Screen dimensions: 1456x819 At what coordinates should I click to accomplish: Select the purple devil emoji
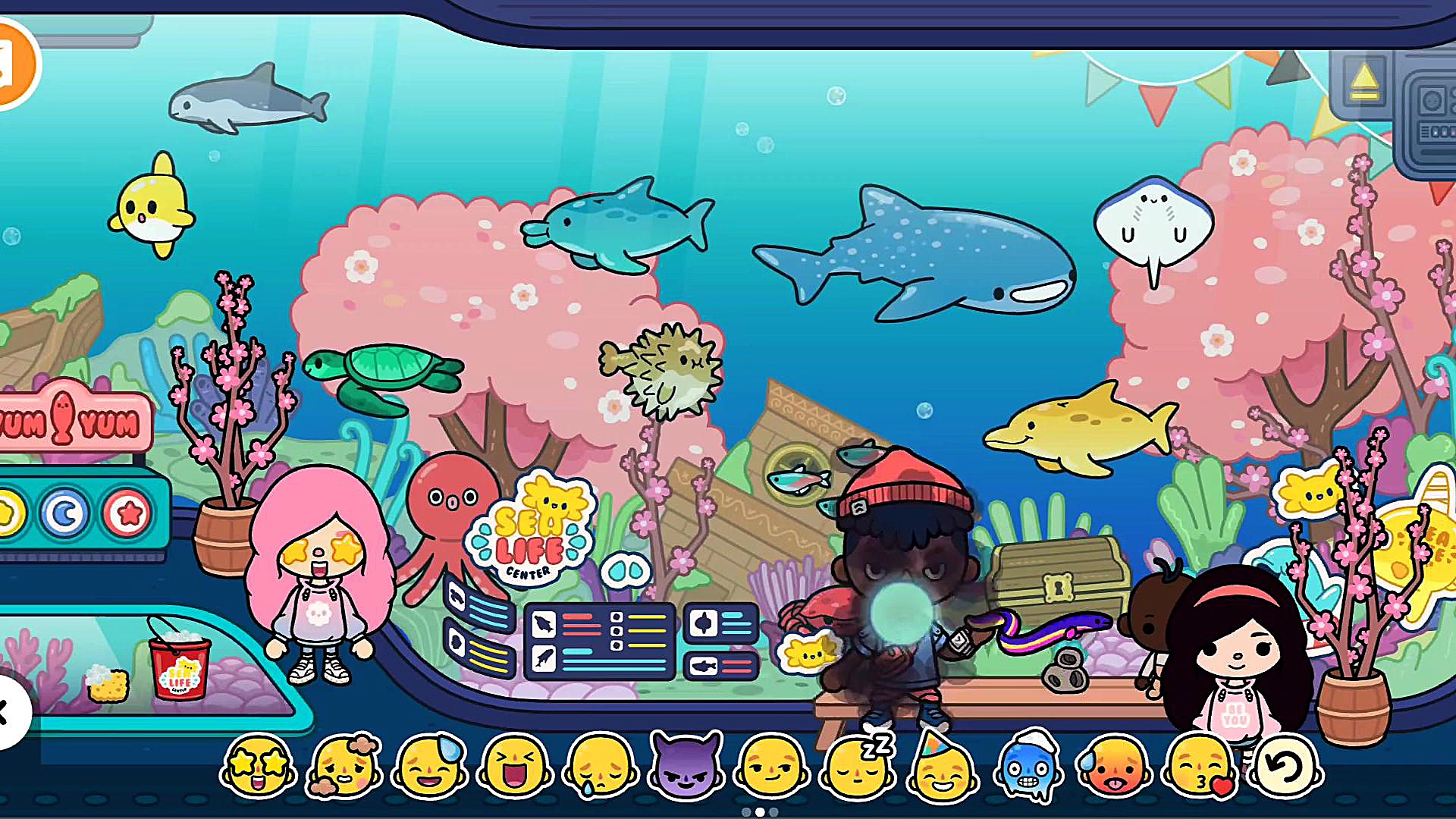click(686, 767)
